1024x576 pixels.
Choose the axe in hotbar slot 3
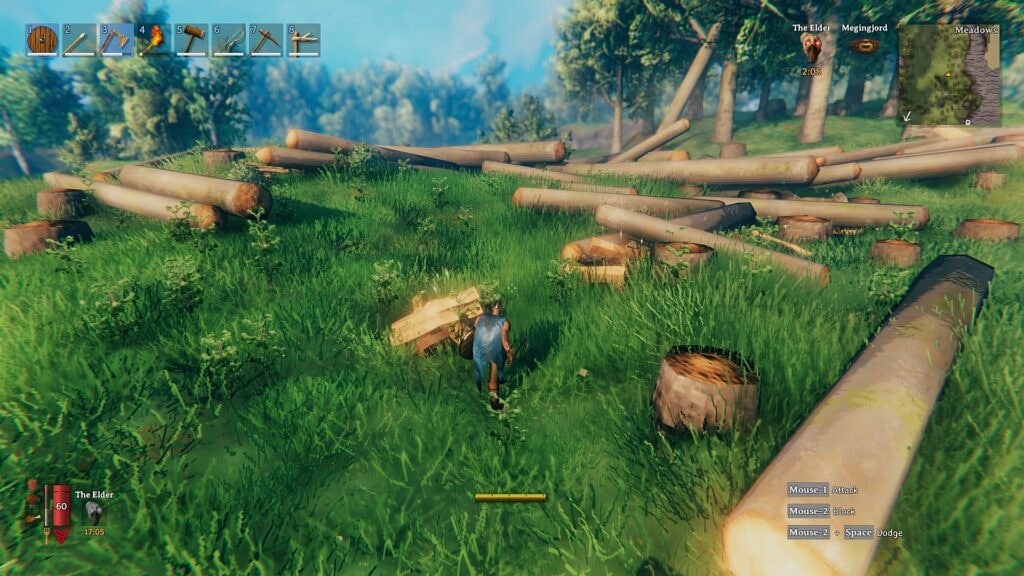point(117,40)
